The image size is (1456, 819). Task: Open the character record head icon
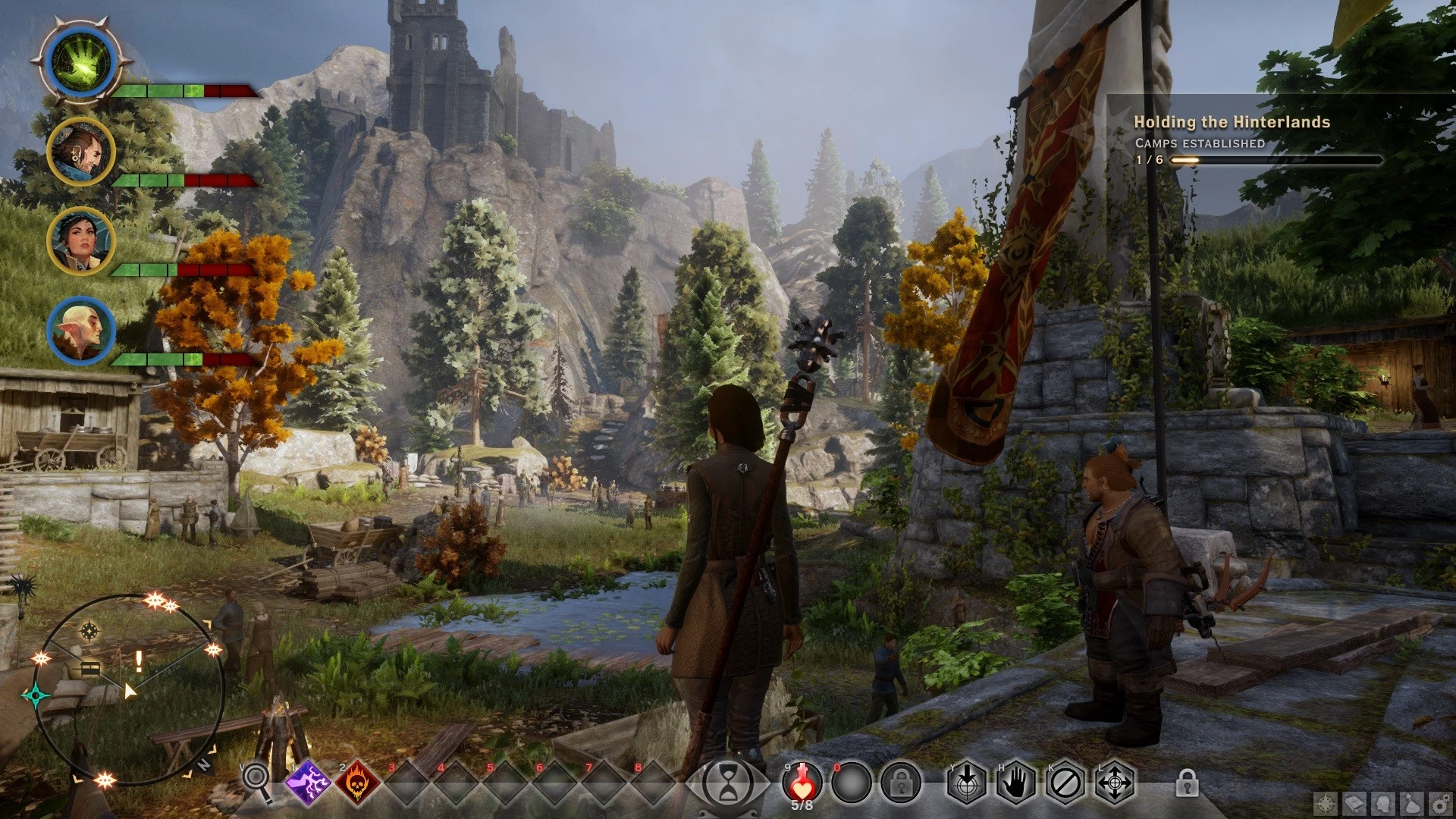1383,804
